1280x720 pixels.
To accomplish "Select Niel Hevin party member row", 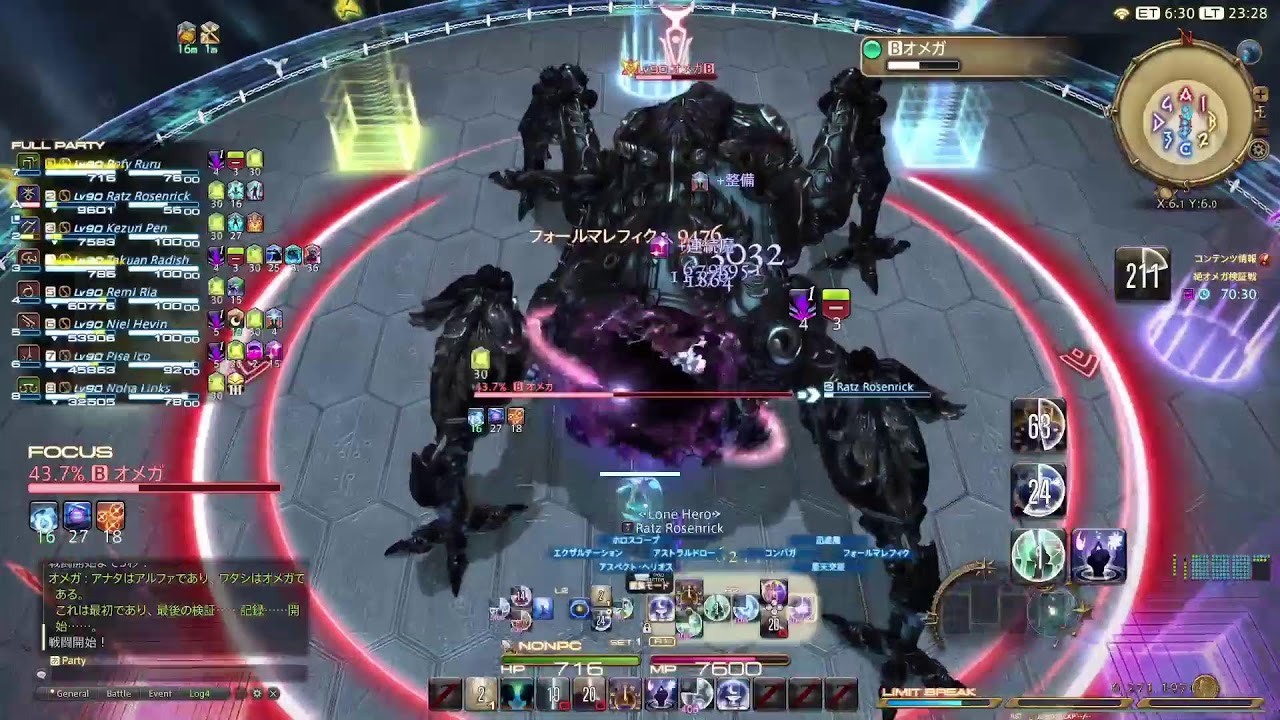I will pos(120,324).
